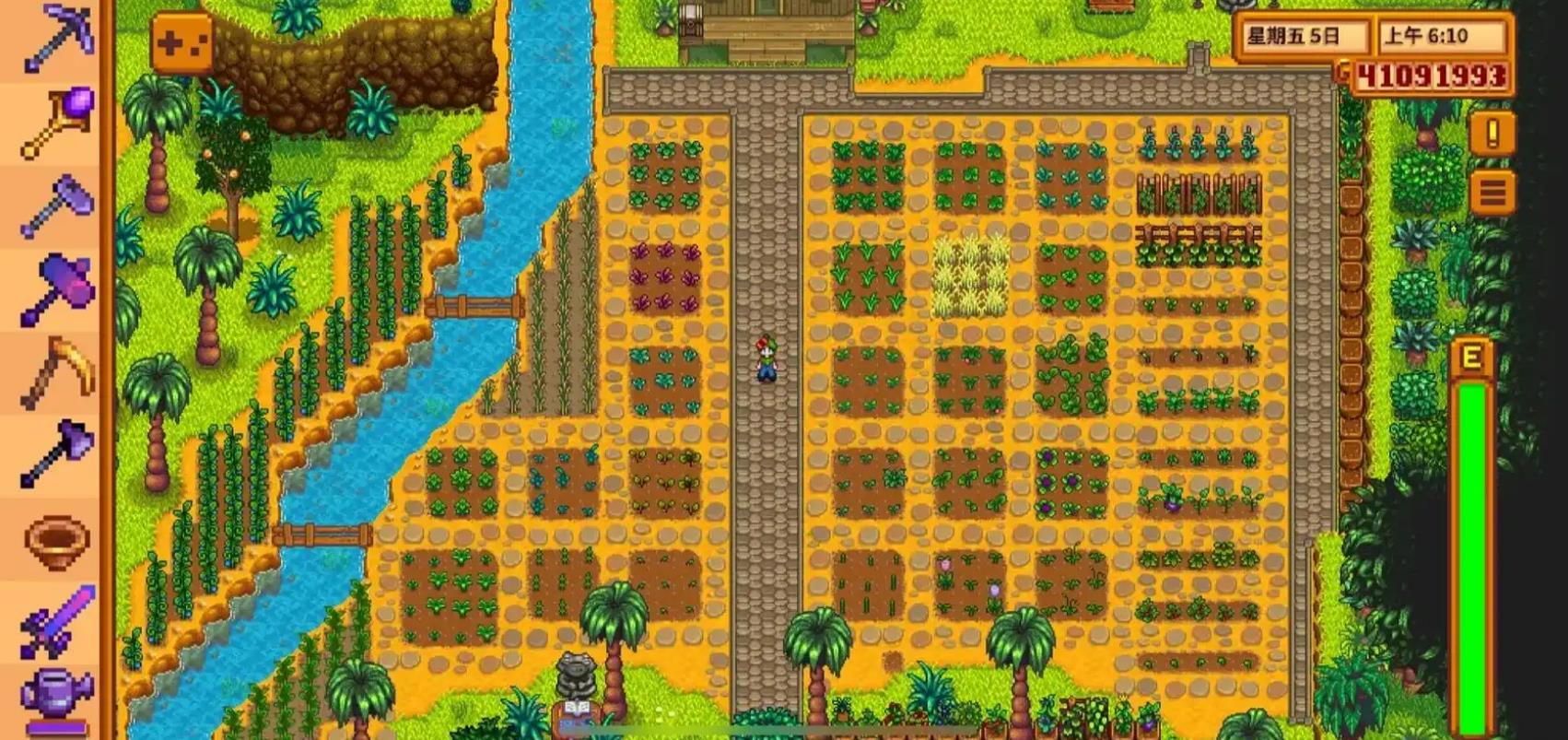This screenshot has height=740, width=1568.
Task: Select the golden scythe
Action: tap(57, 372)
